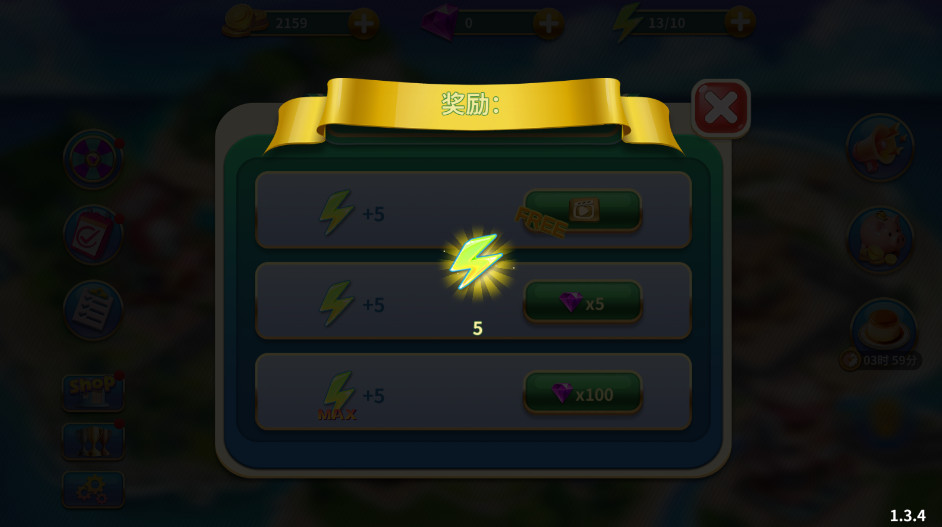Tap the plus button beside the gem counter

tap(548, 22)
